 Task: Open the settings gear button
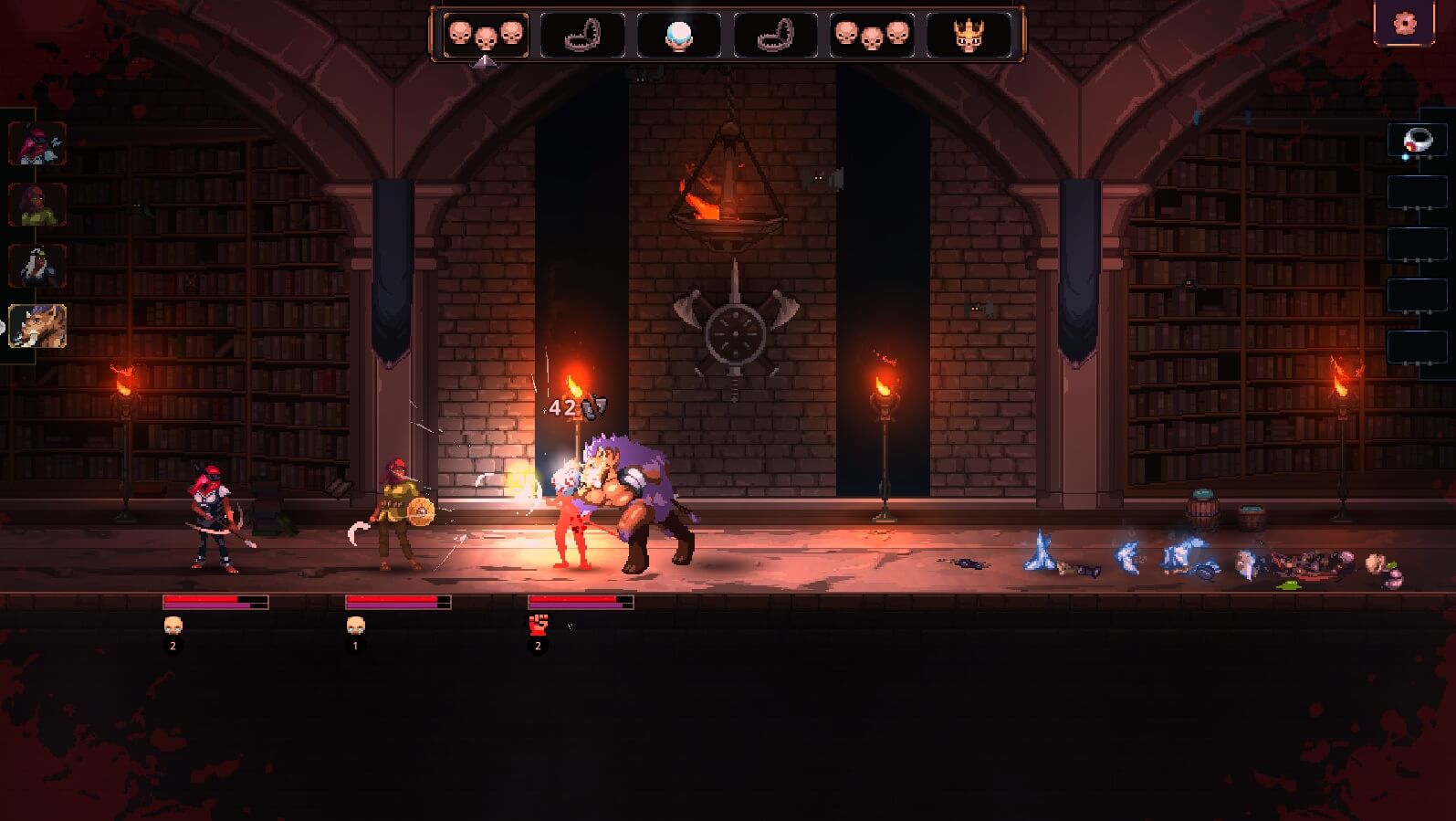[1405, 22]
